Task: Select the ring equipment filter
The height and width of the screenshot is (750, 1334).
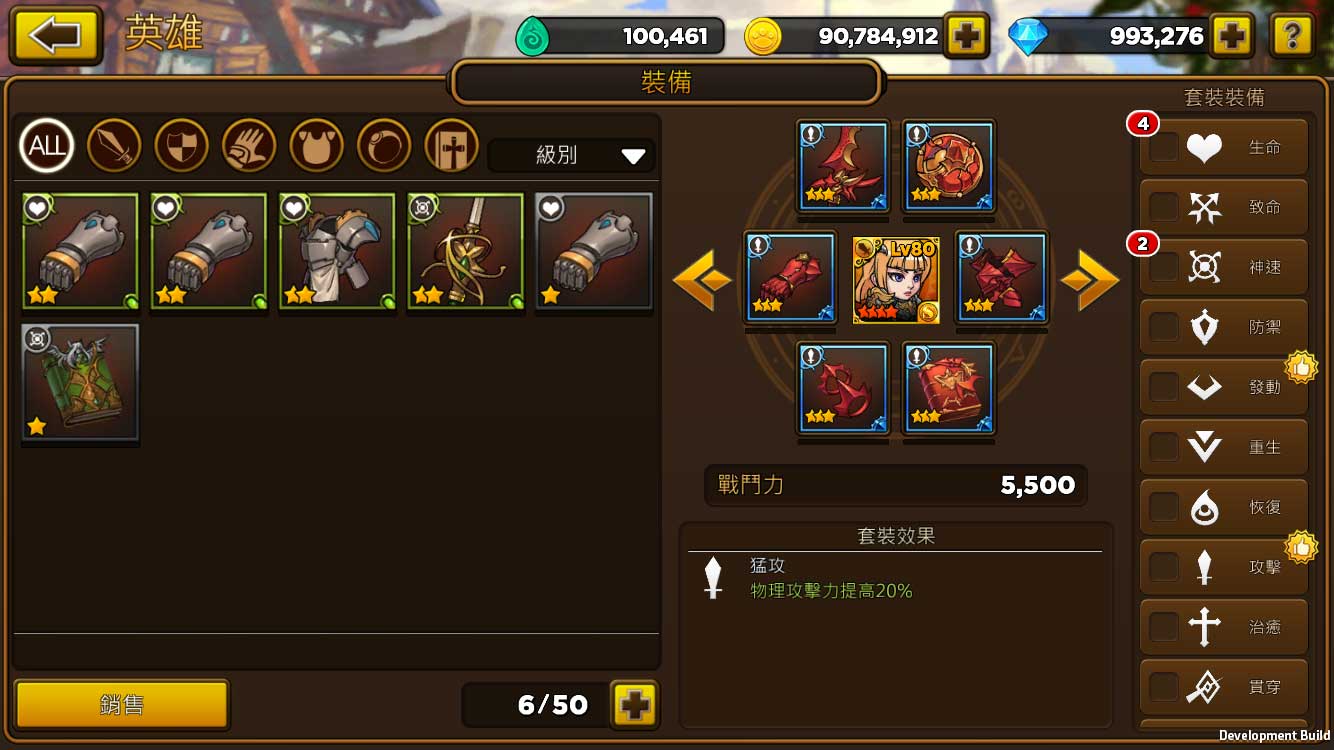Action: tap(383, 145)
